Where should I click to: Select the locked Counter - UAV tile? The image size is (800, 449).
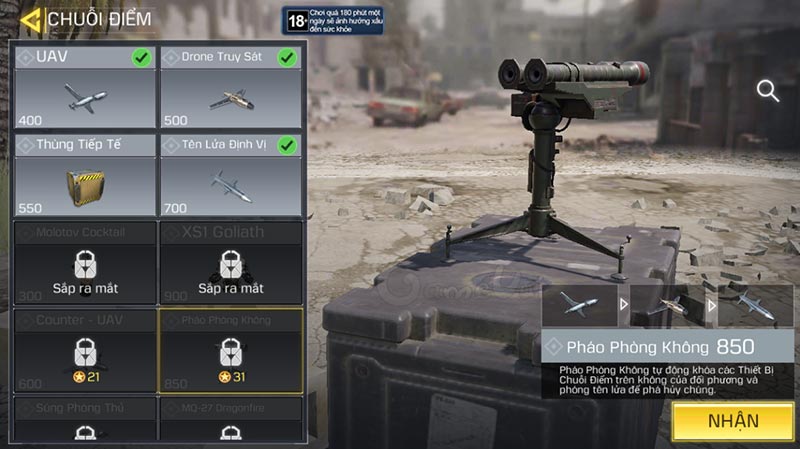pos(85,349)
